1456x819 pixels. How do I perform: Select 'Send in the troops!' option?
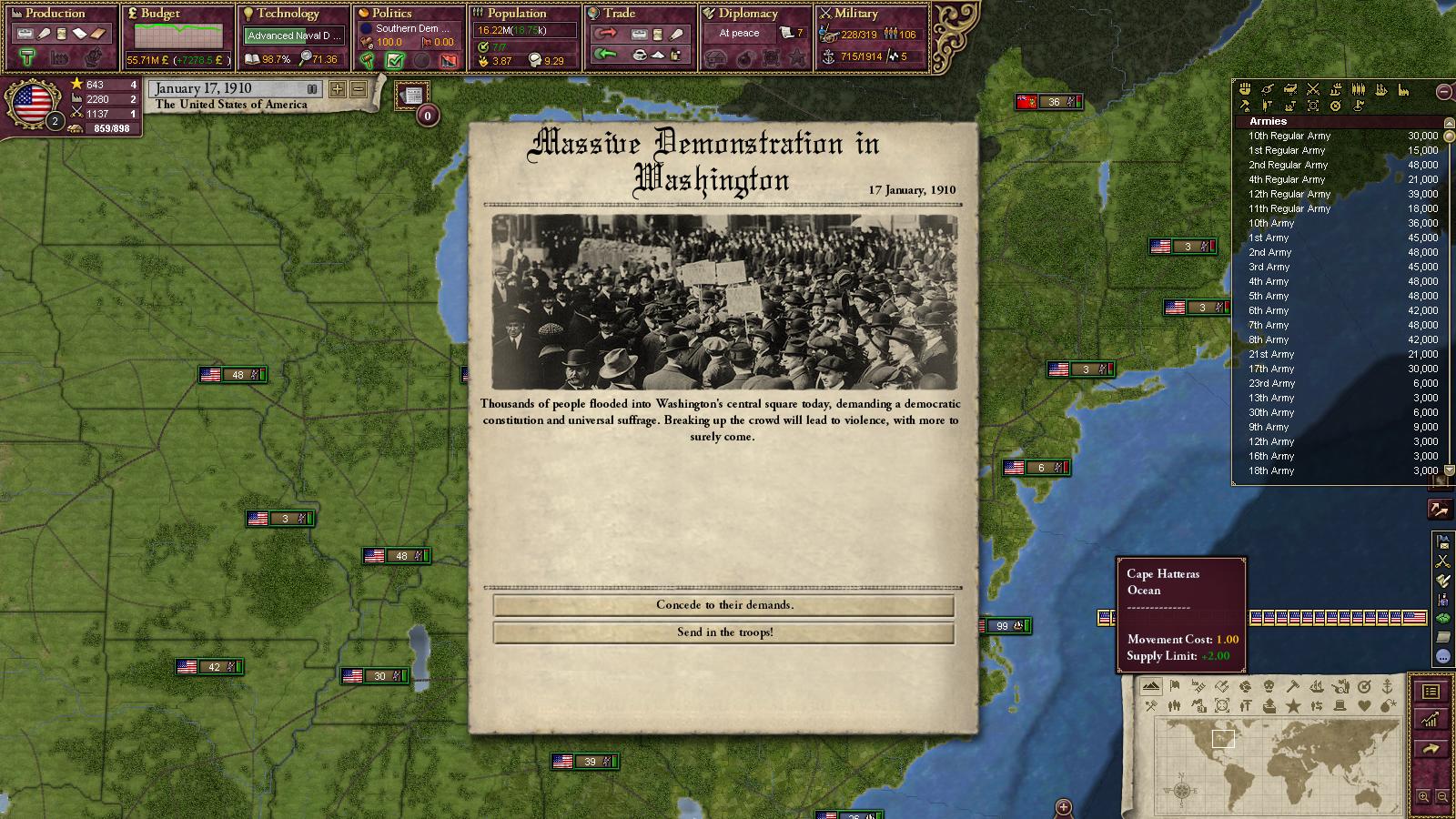coord(724,632)
